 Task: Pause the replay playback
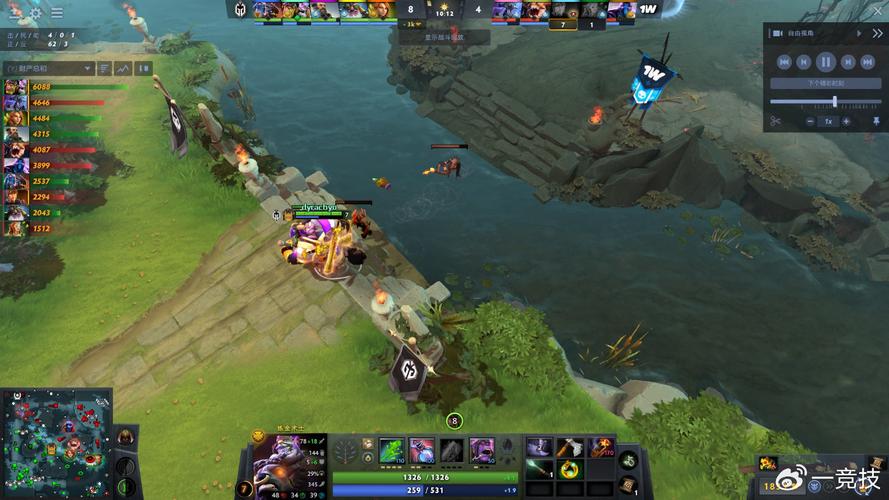pyautogui.click(x=827, y=62)
